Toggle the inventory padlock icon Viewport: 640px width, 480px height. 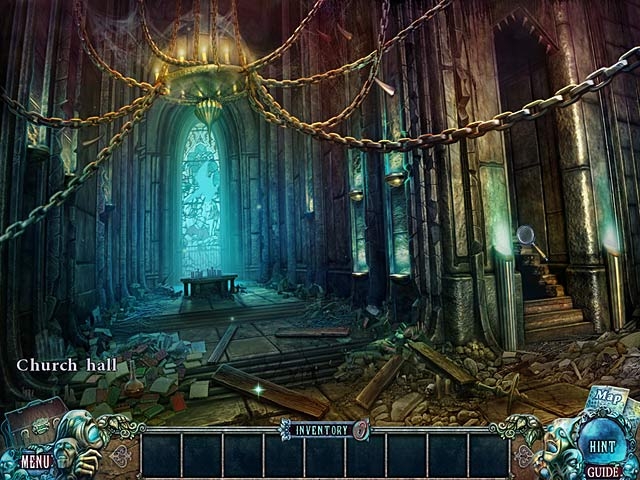pyautogui.click(x=361, y=431)
